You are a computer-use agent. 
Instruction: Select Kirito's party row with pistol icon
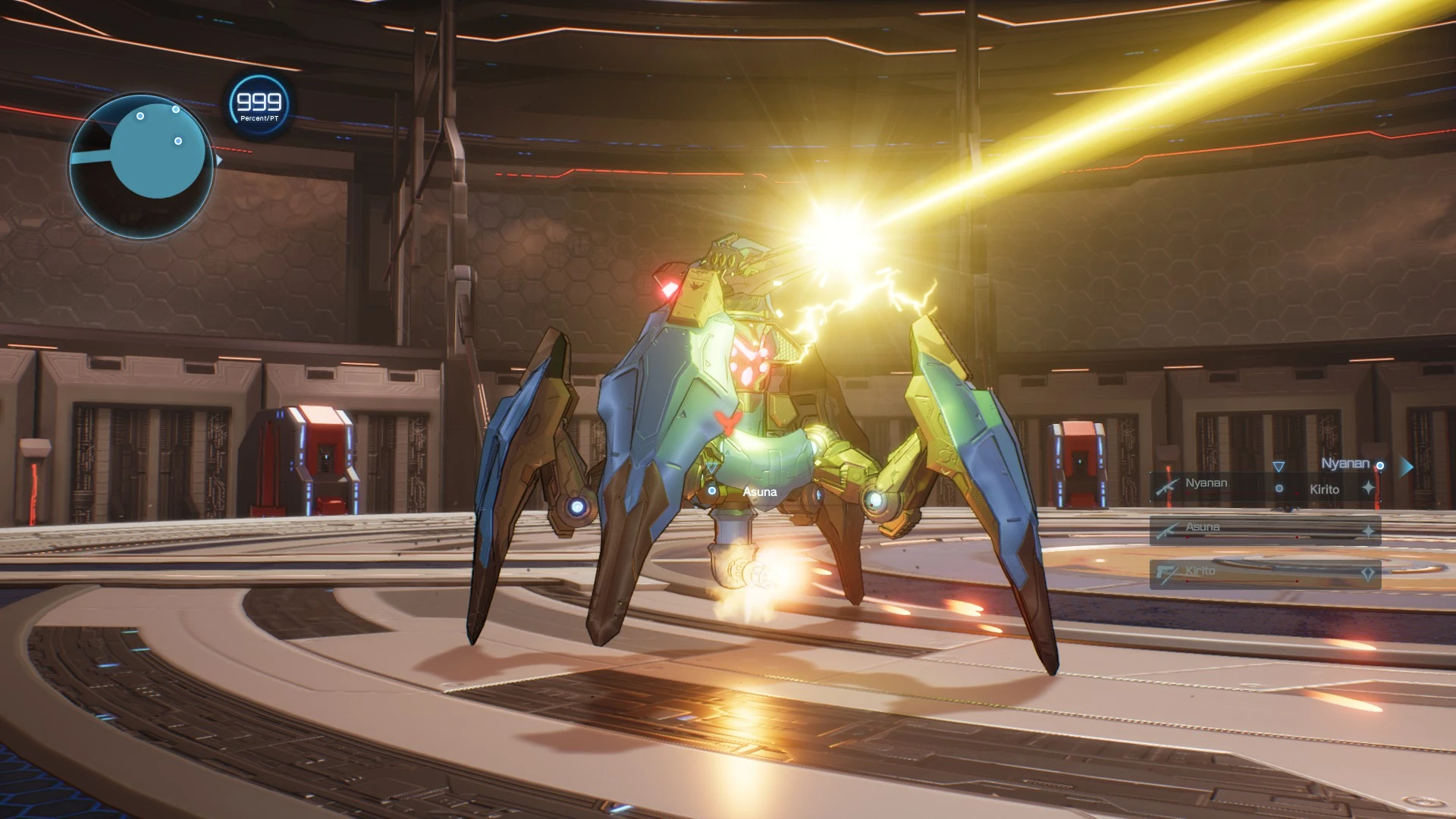click(1264, 573)
